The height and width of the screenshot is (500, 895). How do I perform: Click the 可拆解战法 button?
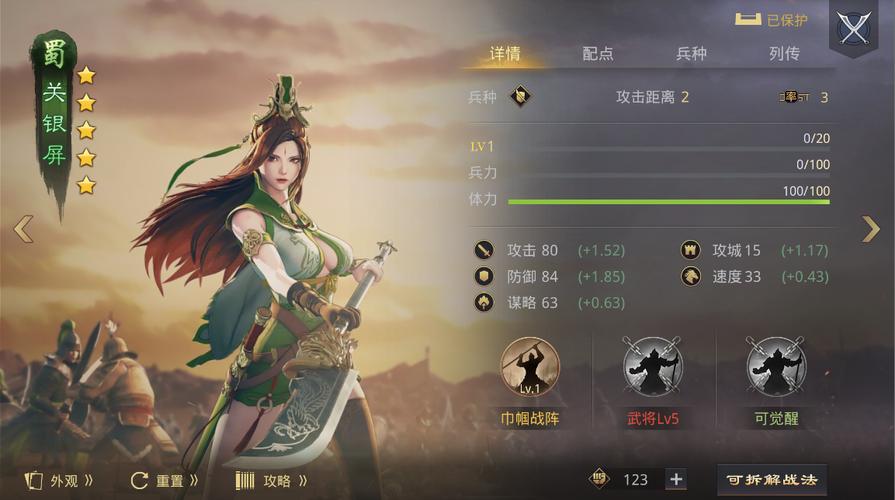771,480
